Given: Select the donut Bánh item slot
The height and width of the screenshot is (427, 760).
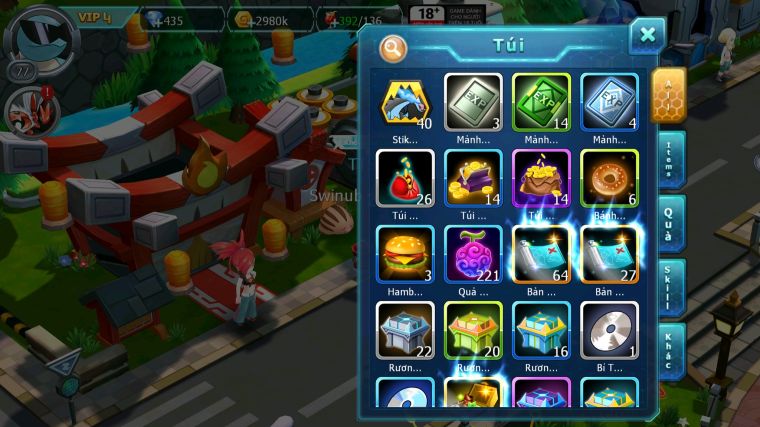Looking at the screenshot, I should coord(609,179).
